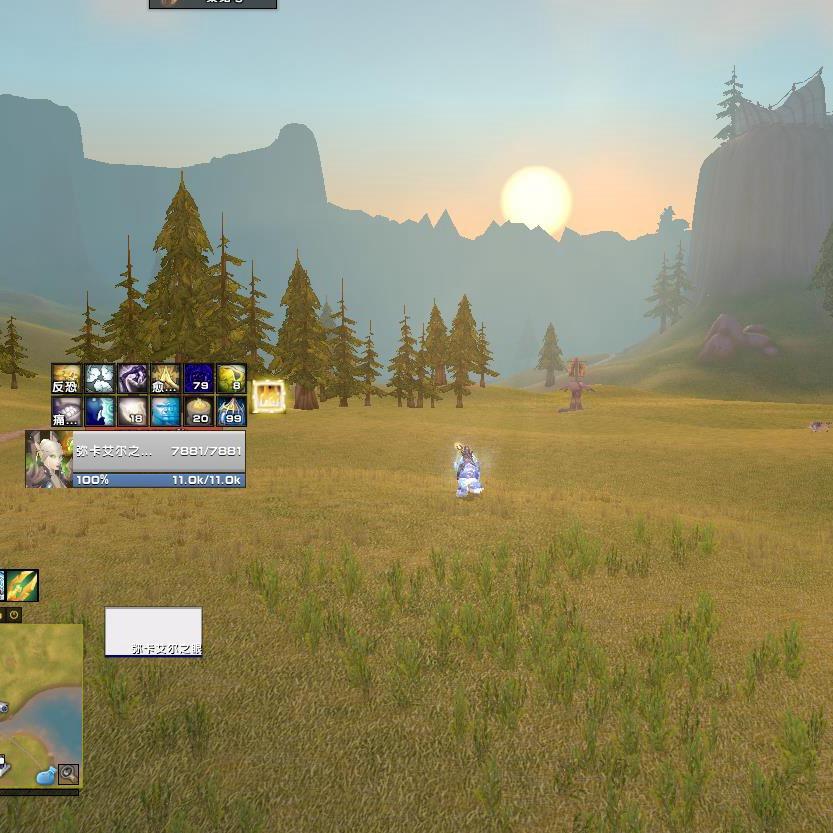The height and width of the screenshot is (833, 833).
Task: Activate the 愈 healing ability icon
Action: 165,379
